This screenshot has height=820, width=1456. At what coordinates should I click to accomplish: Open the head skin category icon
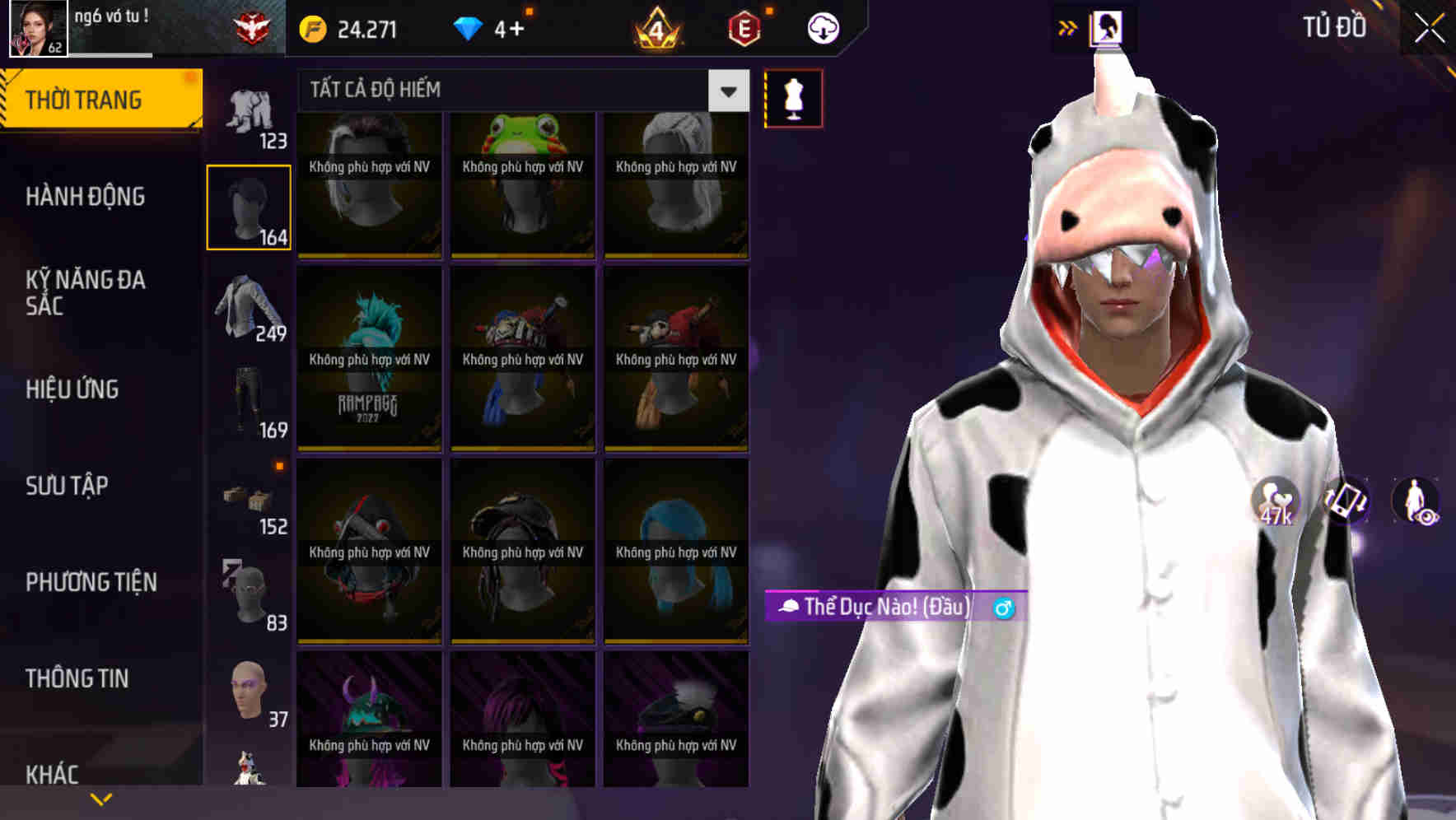click(249, 692)
